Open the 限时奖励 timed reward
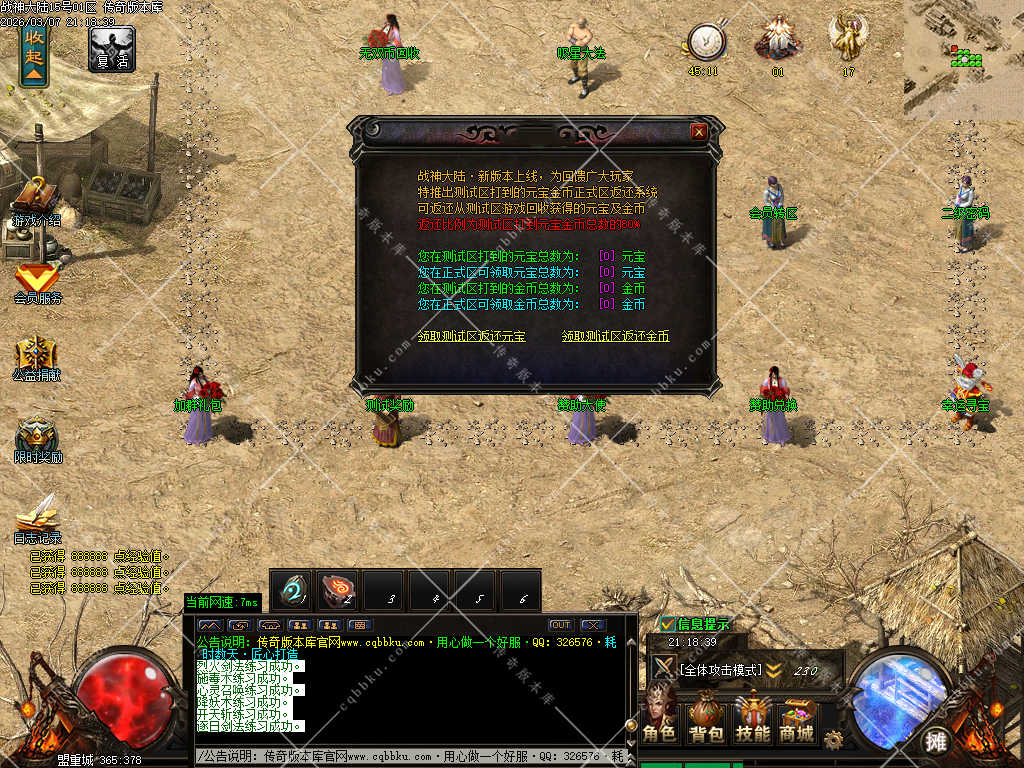This screenshot has width=1024, height=768. pos(37,438)
